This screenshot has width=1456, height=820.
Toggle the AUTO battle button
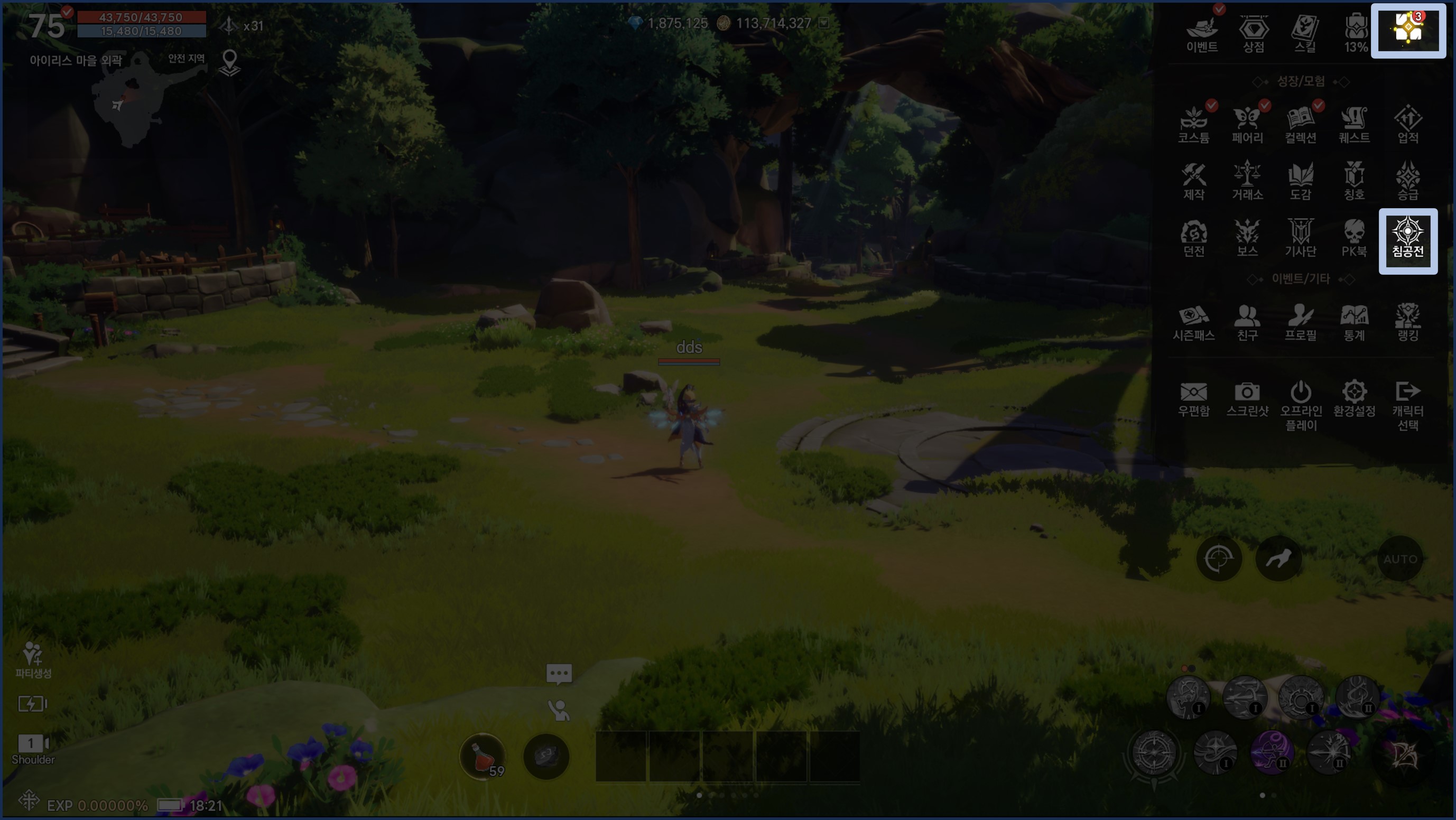[1400, 559]
